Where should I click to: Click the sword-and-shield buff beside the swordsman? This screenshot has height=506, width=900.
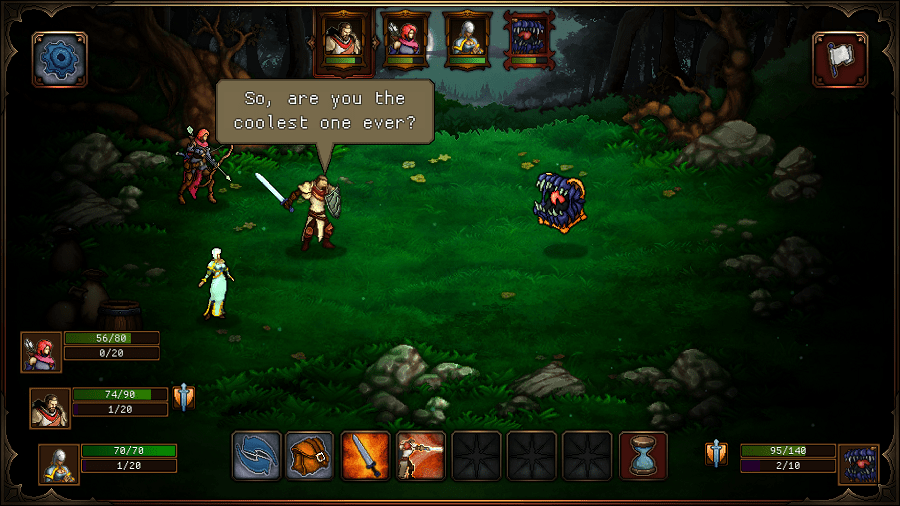click(183, 398)
